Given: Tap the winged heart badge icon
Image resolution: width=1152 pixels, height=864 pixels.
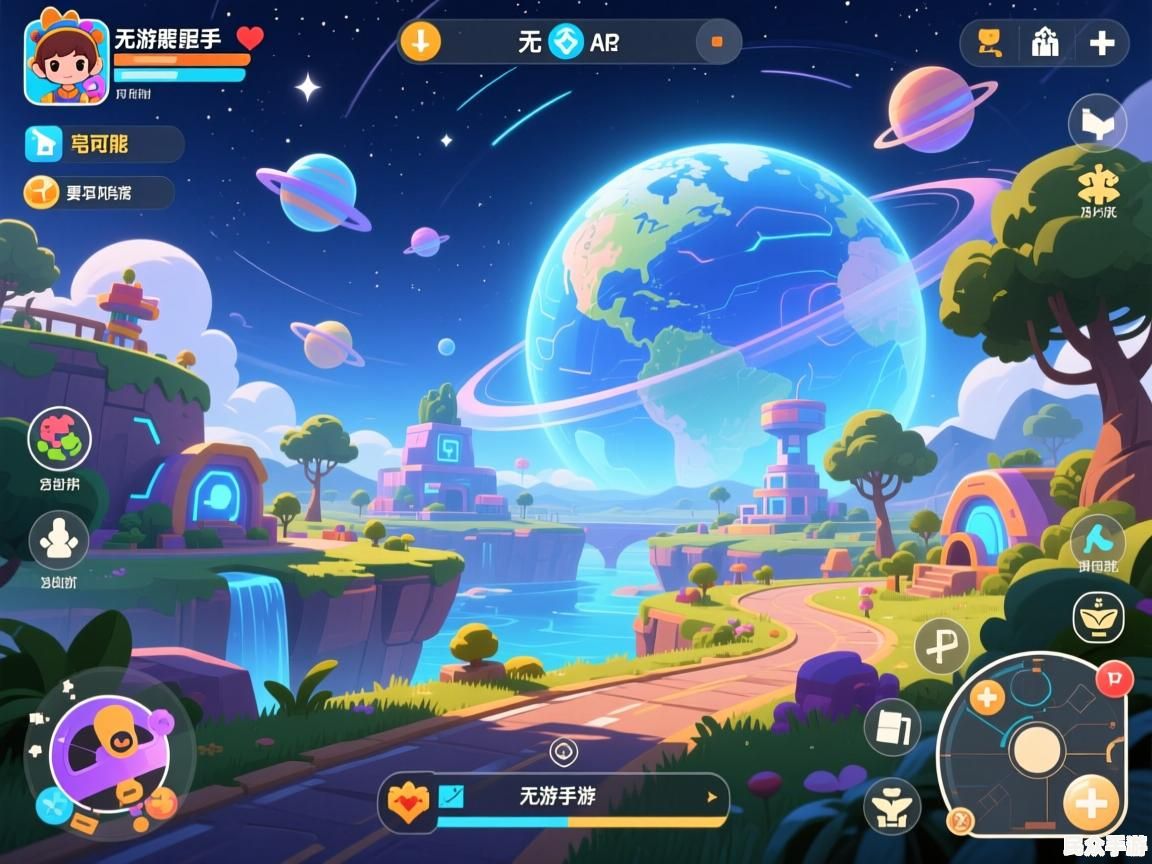Looking at the screenshot, I should click(408, 799).
